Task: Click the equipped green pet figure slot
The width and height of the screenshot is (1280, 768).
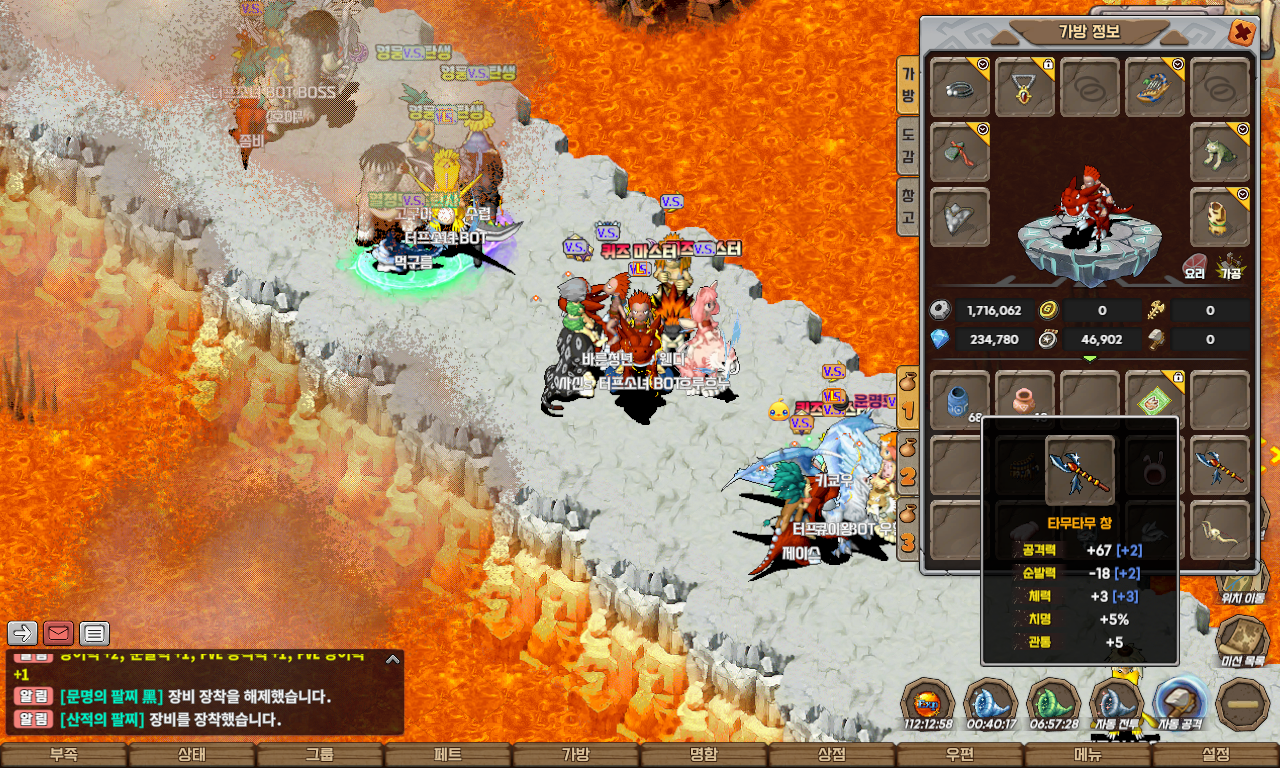Action: pos(1220,152)
